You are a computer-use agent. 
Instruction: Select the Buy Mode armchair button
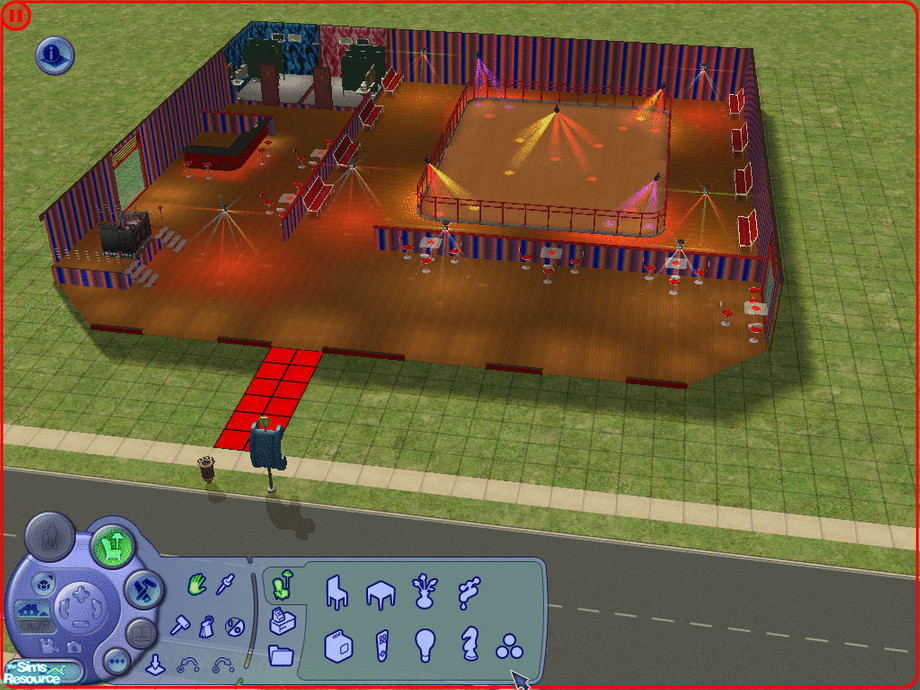pyautogui.click(x=113, y=547)
